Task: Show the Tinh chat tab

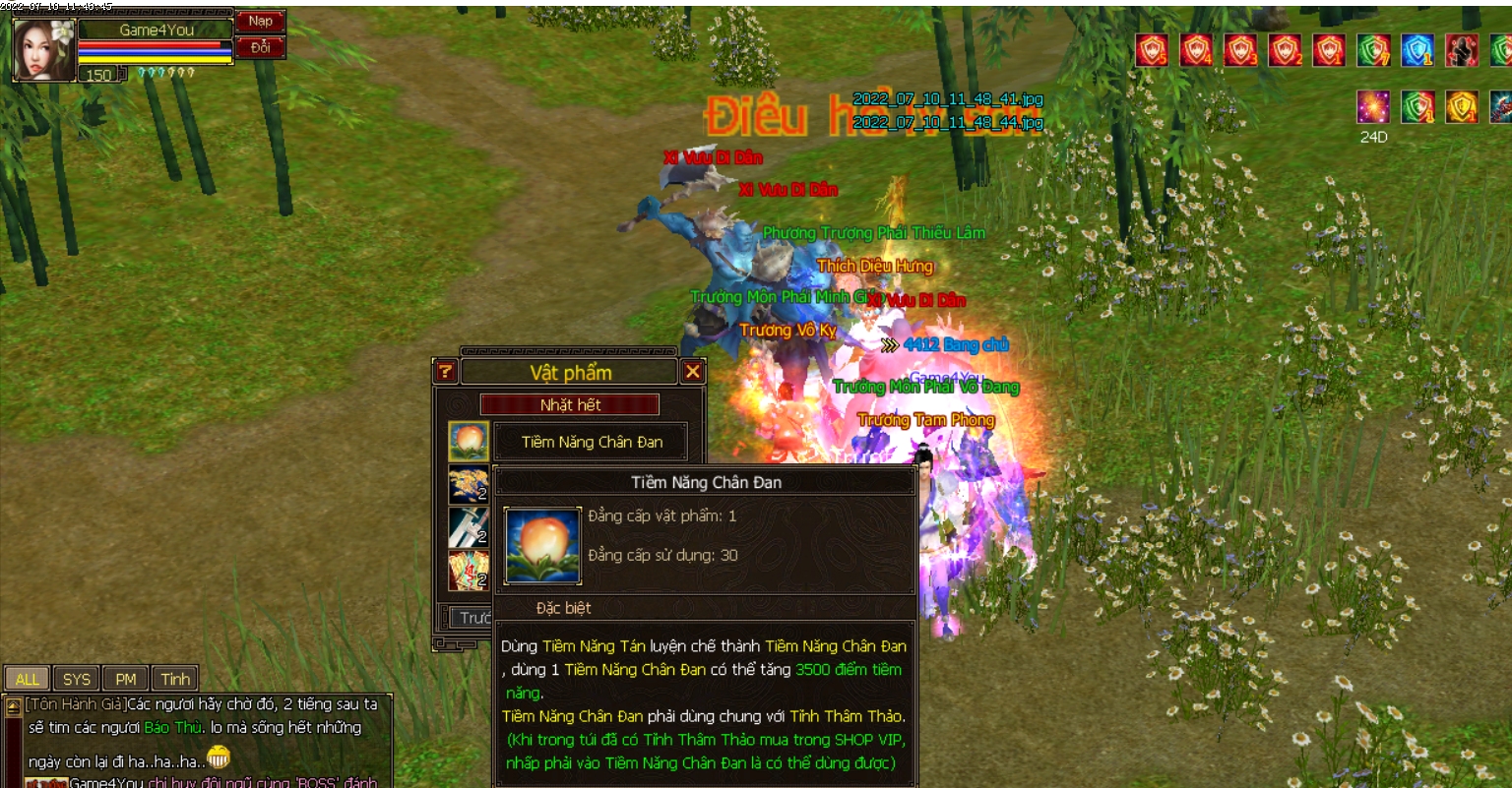Action: pyautogui.click(x=175, y=679)
